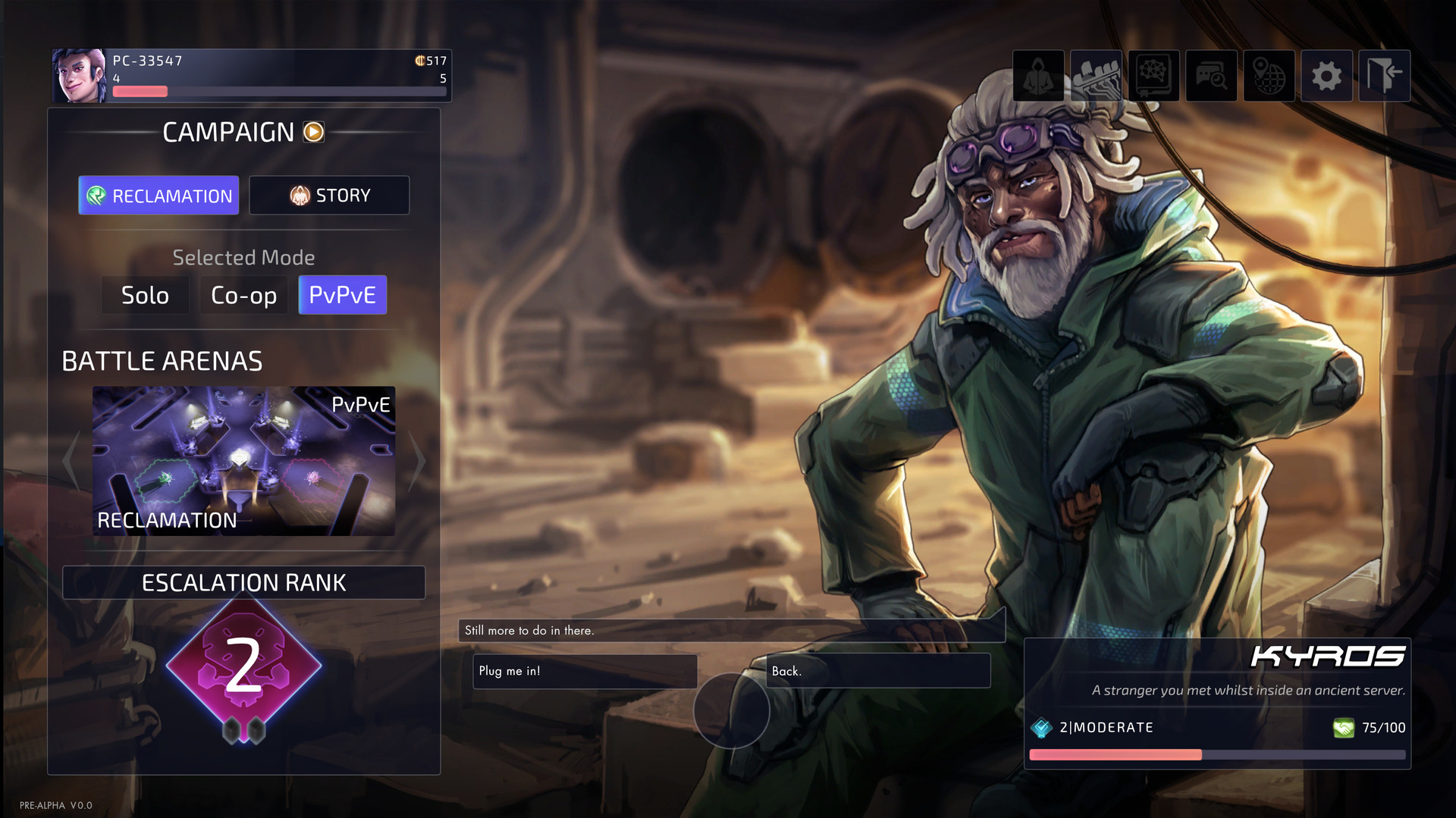Image resolution: width=1456 pixels, height=818 pixels.
Task: Open the hooded character profile icon
Action: [x=1038, y=76]
